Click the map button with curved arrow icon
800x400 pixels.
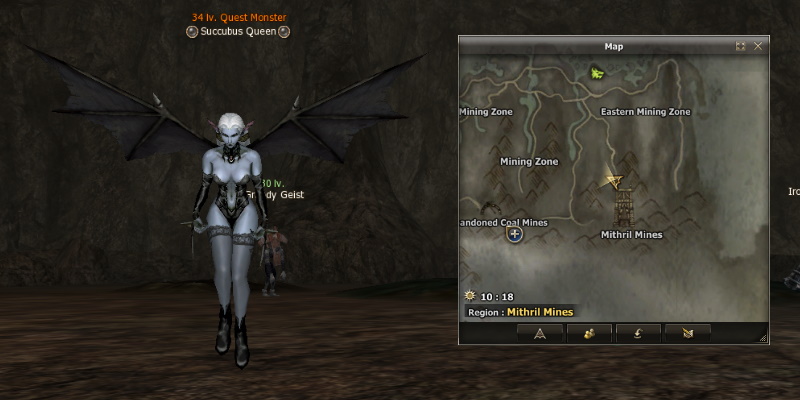point(638,333)
